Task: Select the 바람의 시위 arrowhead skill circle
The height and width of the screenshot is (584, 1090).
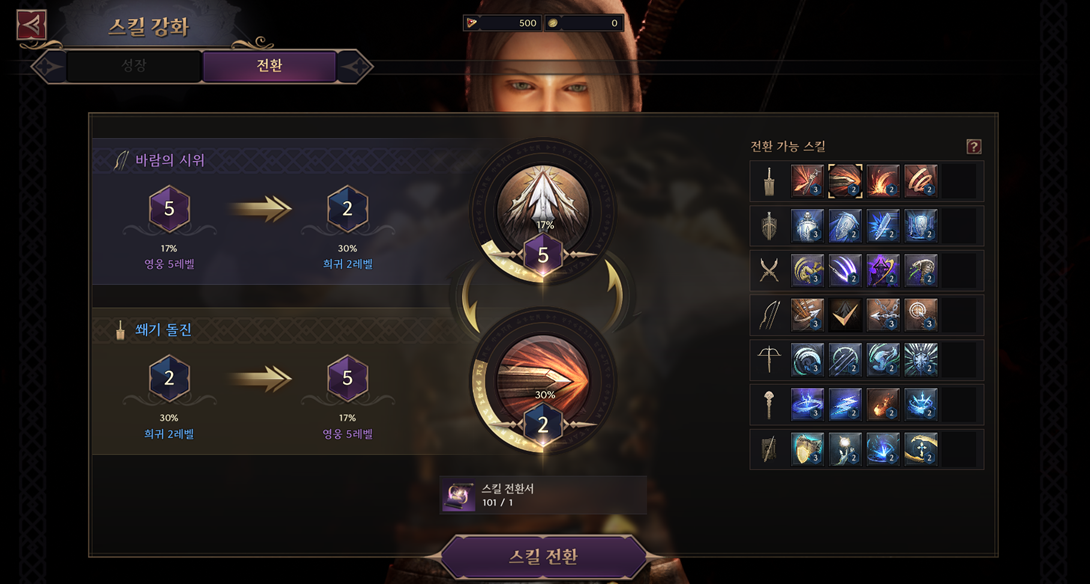Action: point(543,207)
